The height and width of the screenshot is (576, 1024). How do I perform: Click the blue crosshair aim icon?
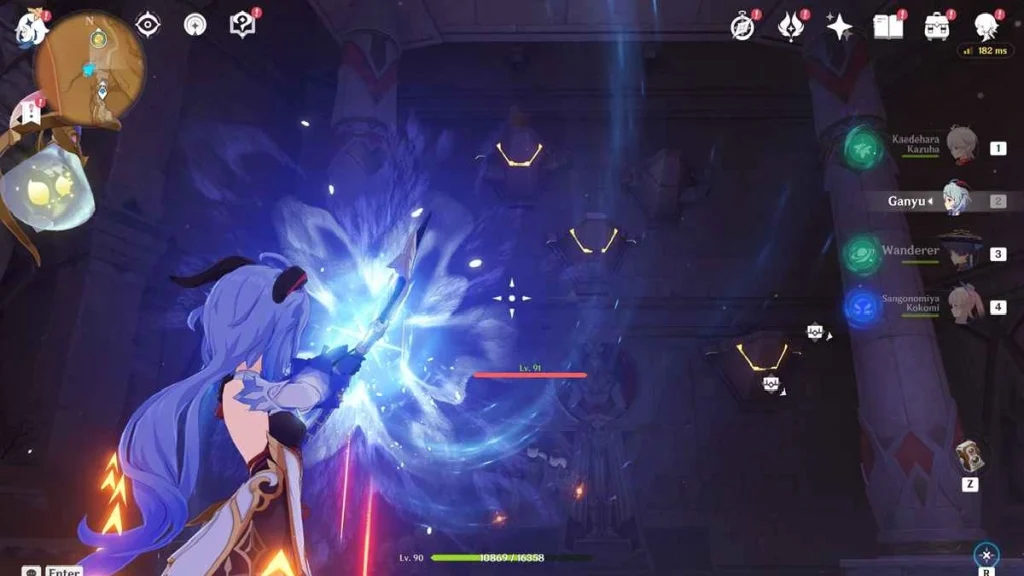point(986,556)
